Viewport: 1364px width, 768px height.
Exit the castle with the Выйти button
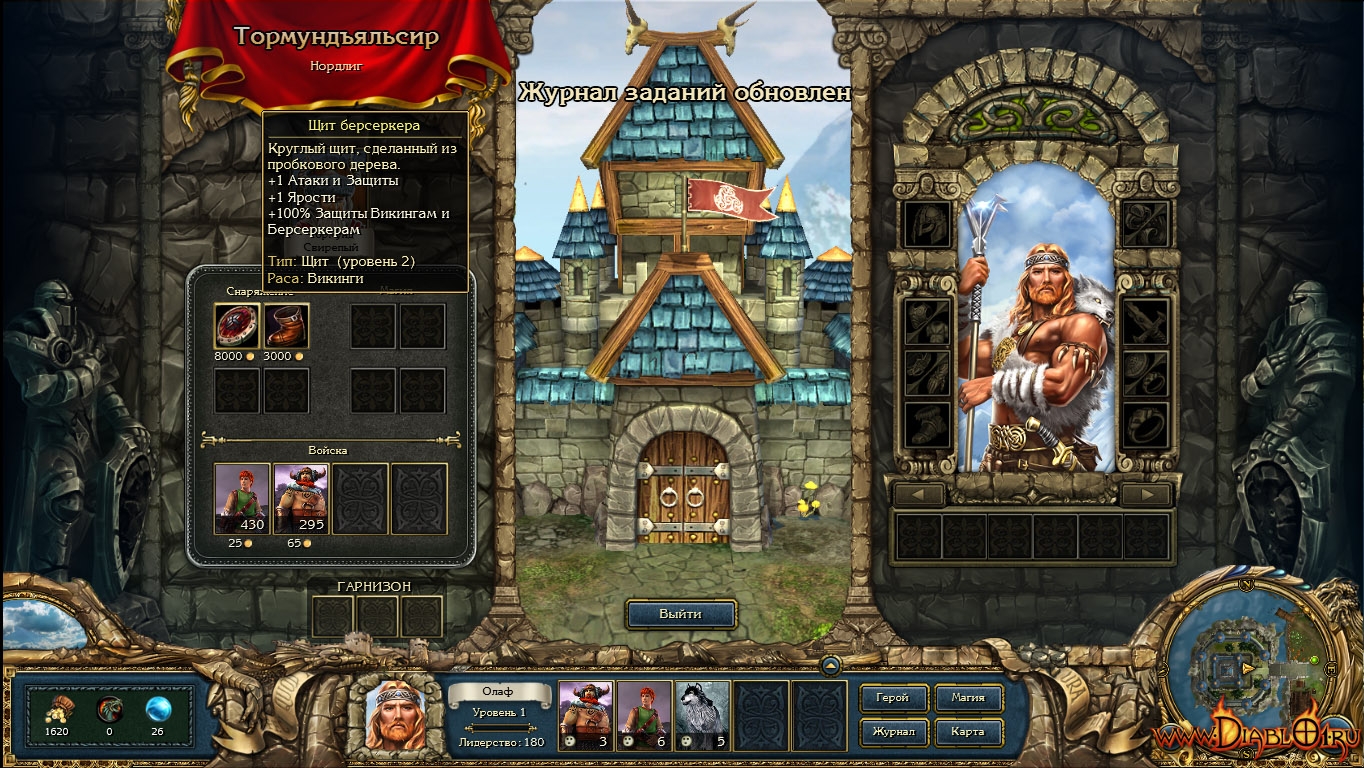(681, 614)
